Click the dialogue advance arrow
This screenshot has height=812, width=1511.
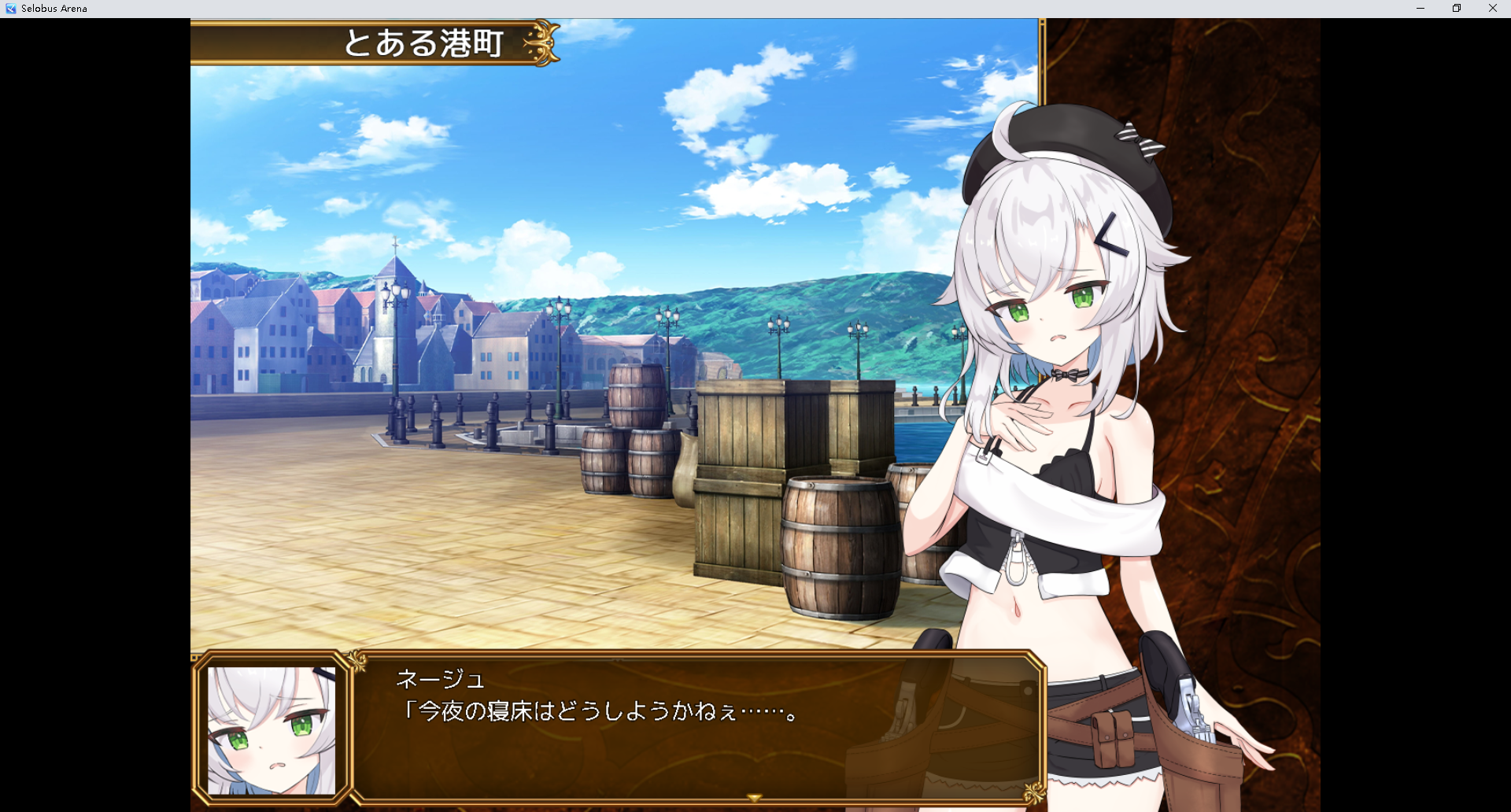(x=754, y=796)
